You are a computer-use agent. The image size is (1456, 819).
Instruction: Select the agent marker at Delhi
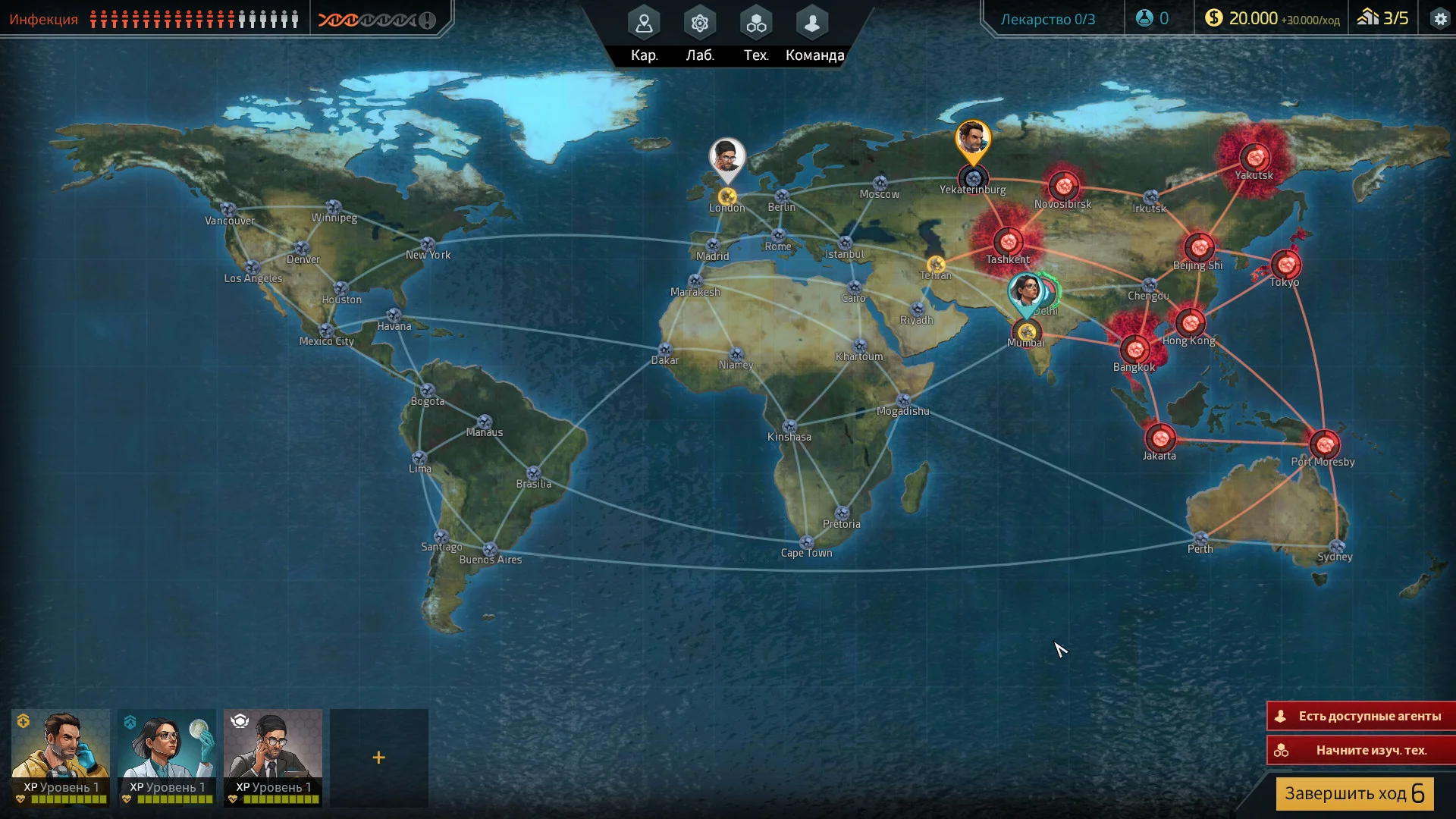tap(1025, 292)
